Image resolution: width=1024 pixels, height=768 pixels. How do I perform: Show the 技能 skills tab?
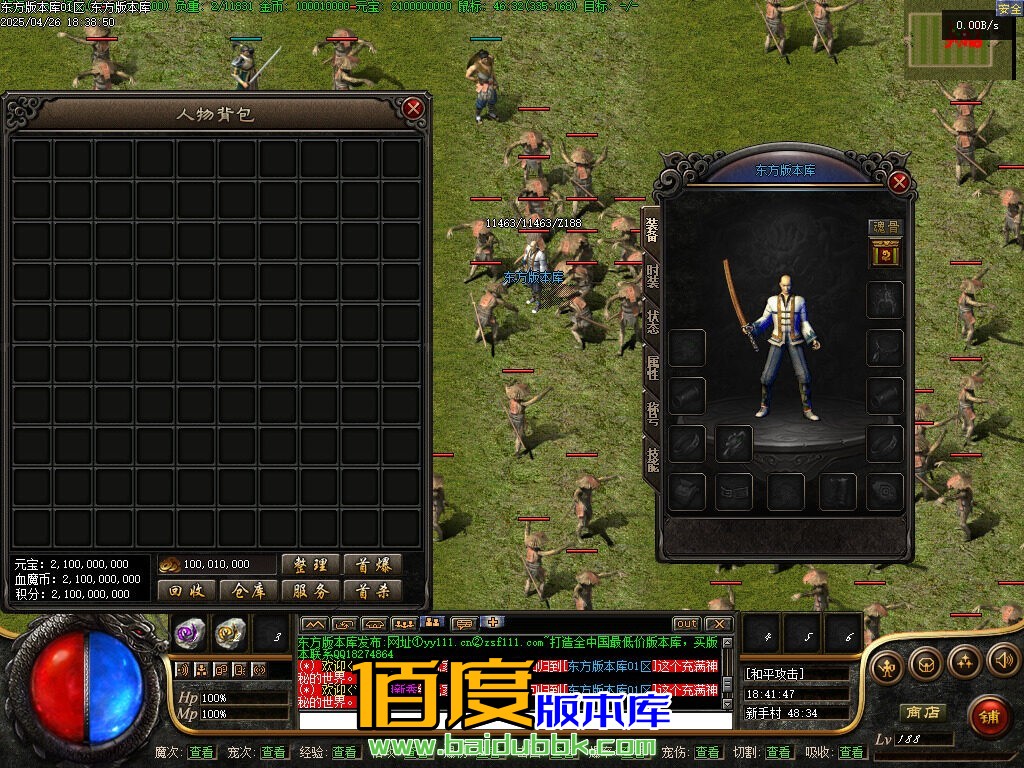pos(652,459)
